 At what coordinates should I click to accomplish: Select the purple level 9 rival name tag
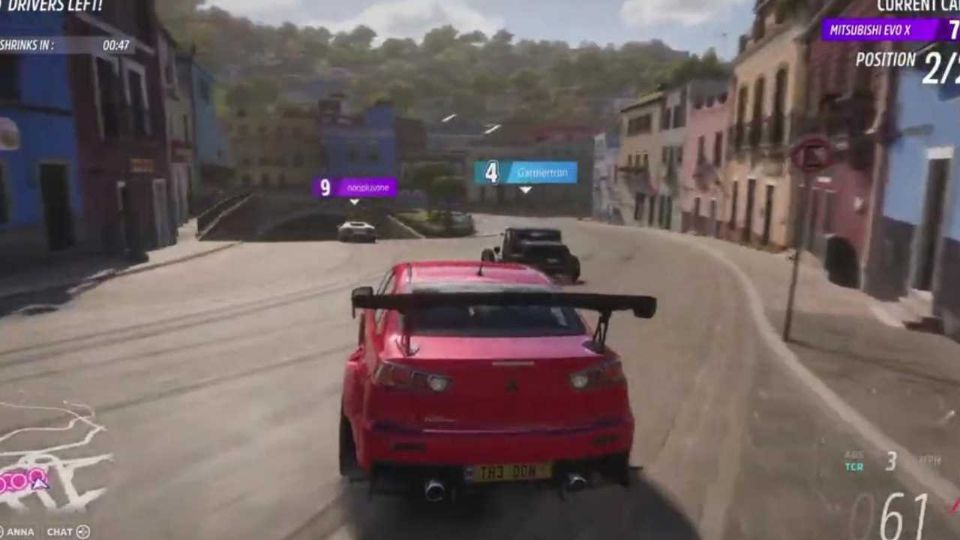[355, 187]
